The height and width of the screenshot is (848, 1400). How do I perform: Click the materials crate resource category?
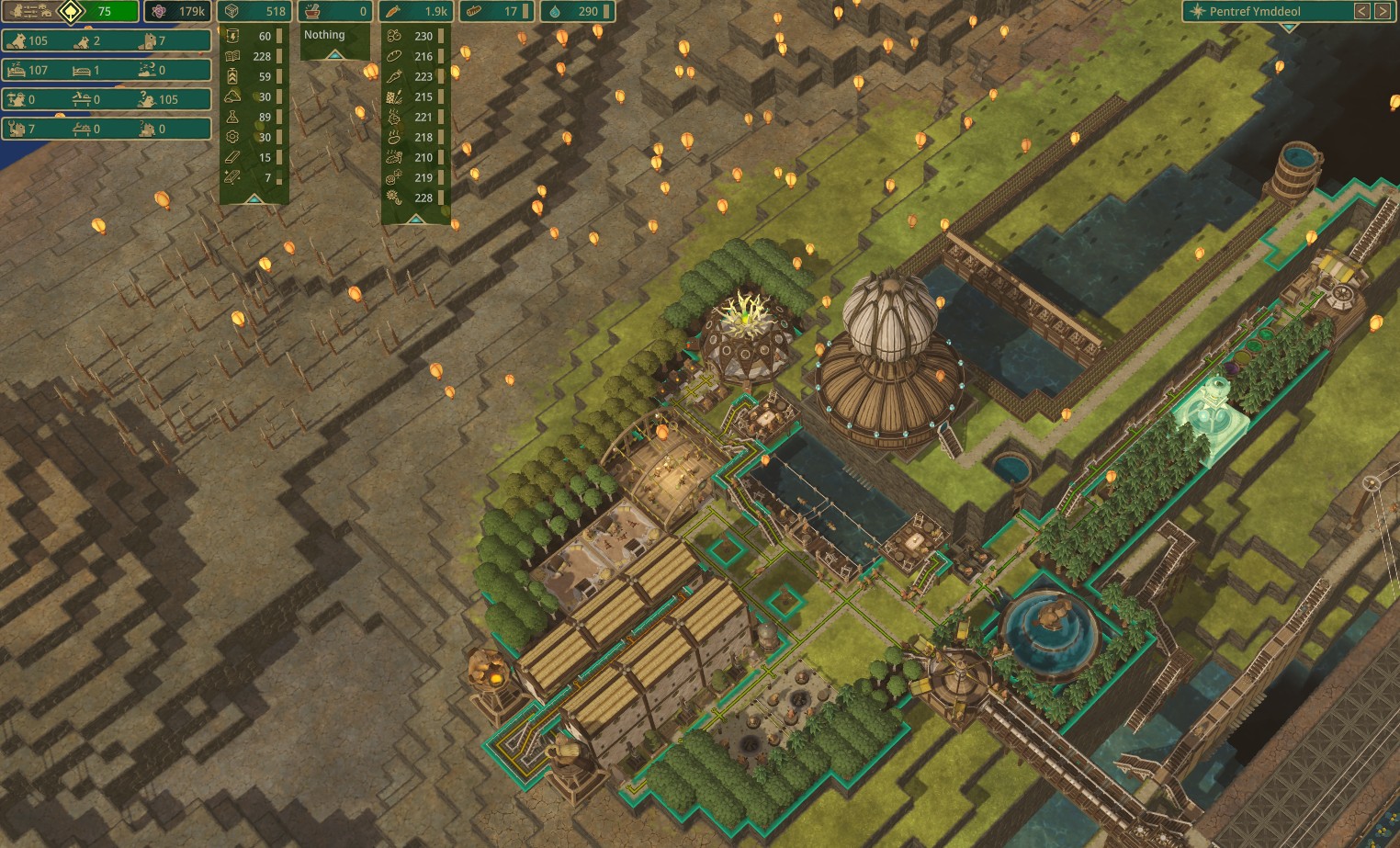254,11
